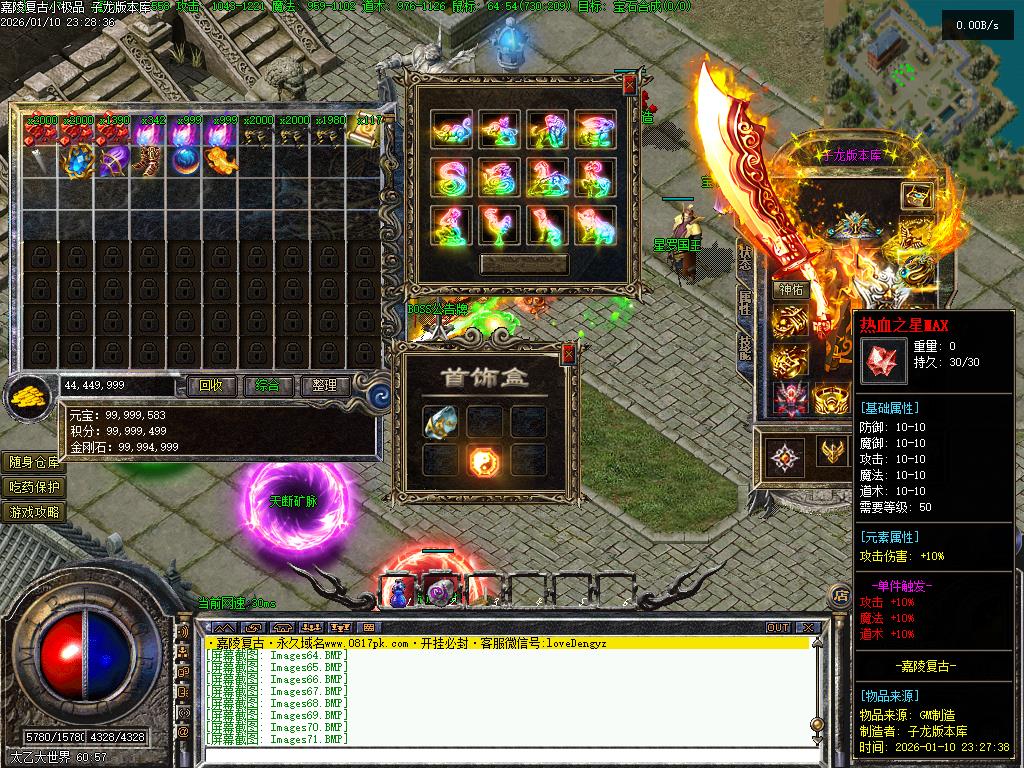
Task: Open the 随身仓库 portable warehouse
Action: click(x=34, y=462)
